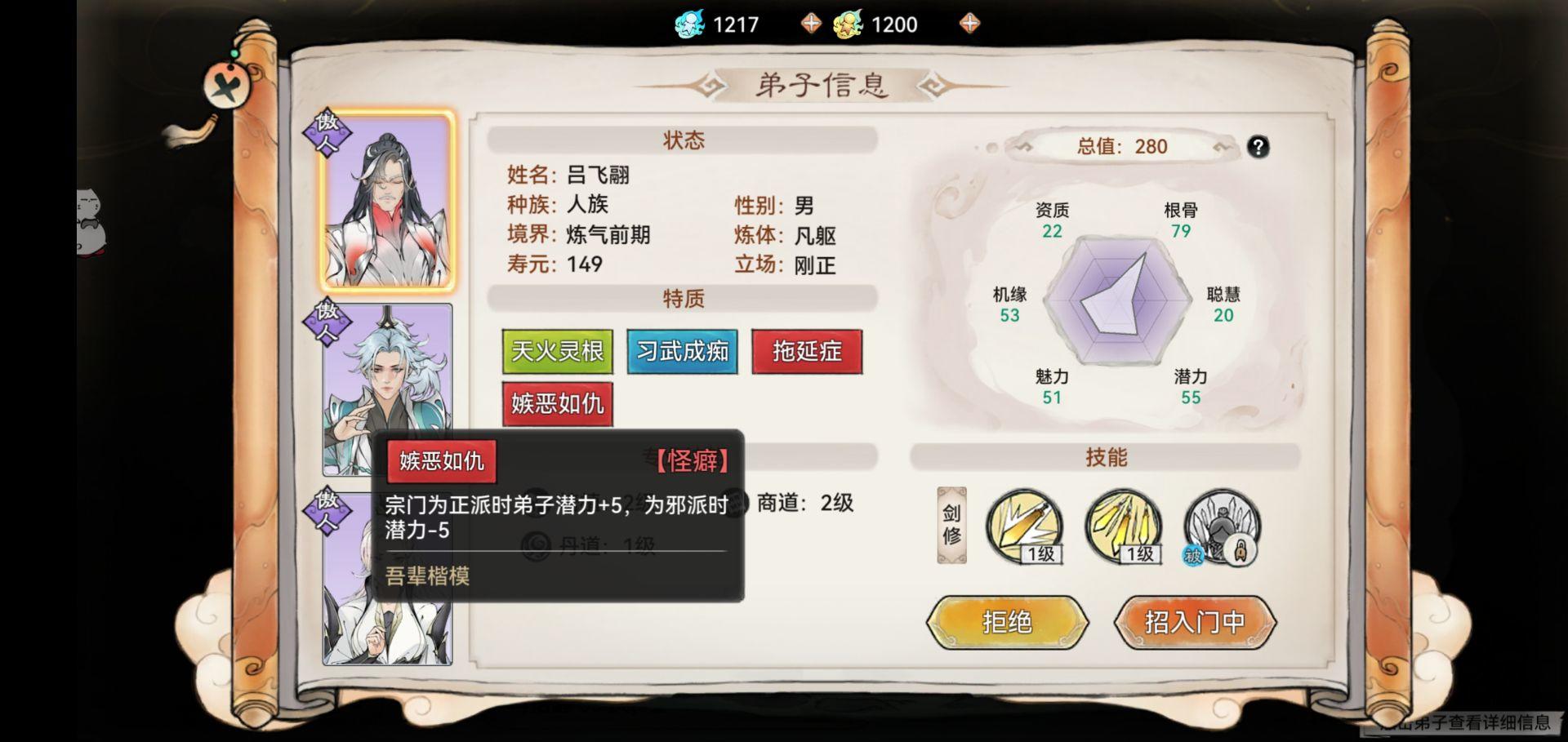Viewport: 1568px width, 742px height.
Task: Click the blue spirit currency icon
Action: pyautogui.click(x=684, y=23)
